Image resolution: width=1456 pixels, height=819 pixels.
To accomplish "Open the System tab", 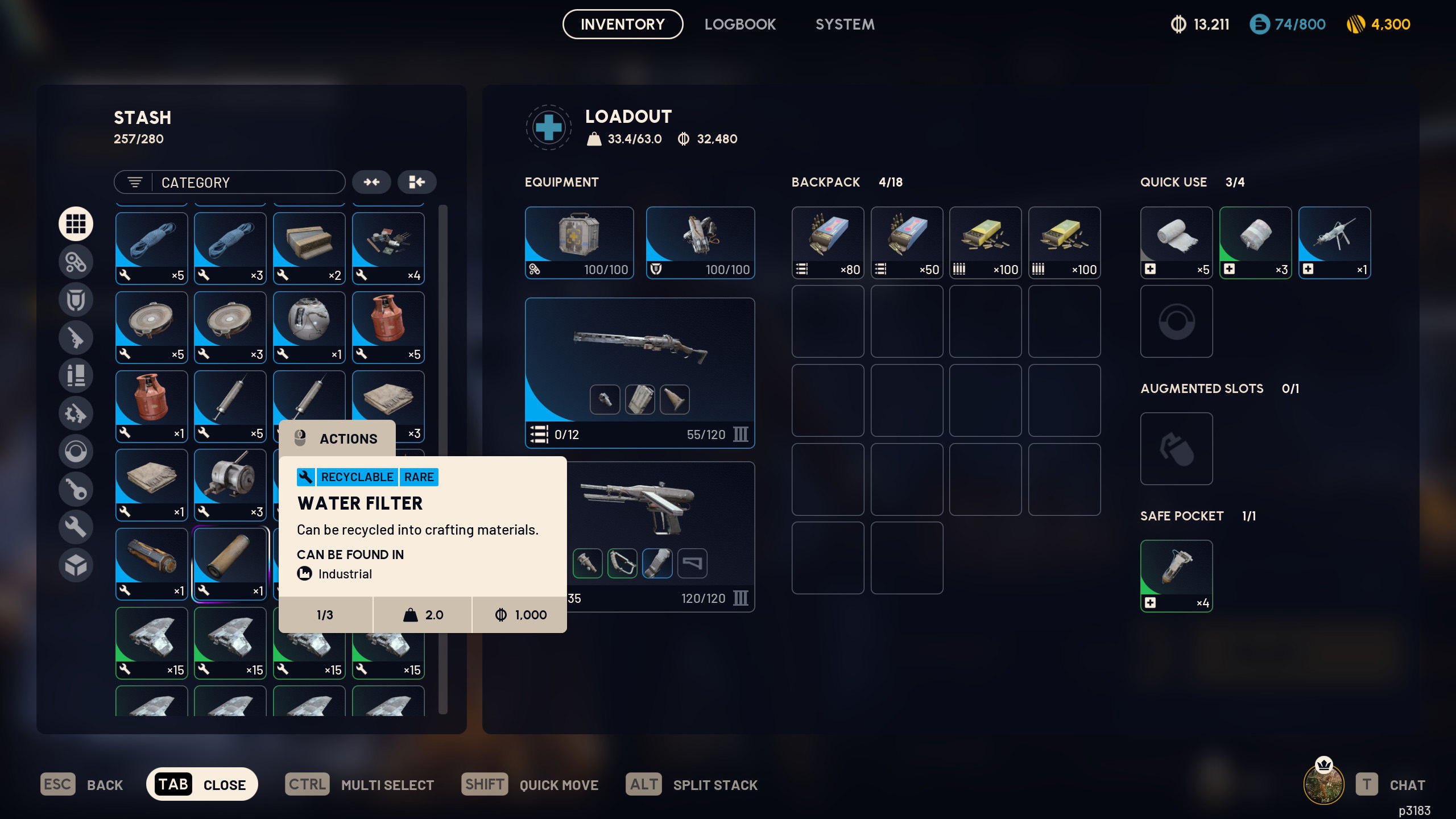I will coord(845,24).
